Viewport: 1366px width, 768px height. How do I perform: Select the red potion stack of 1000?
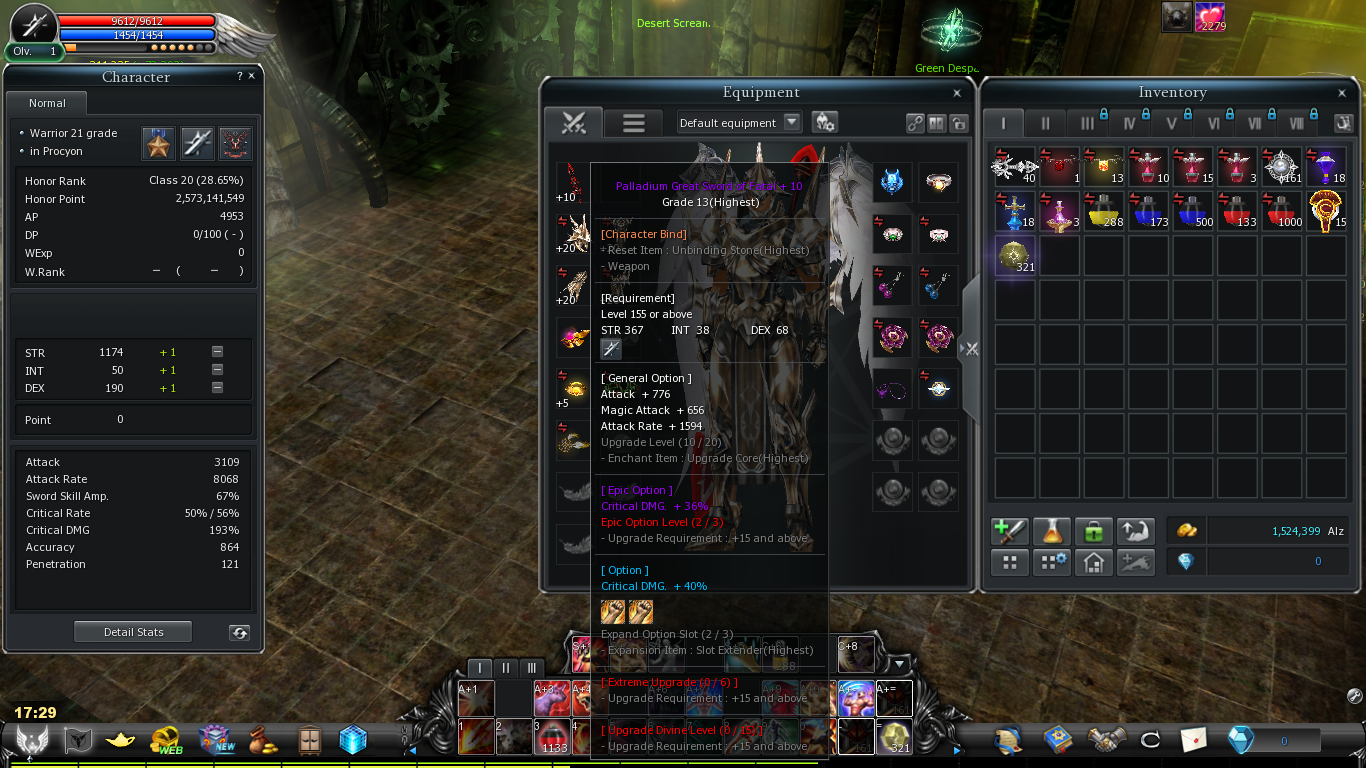1283,211
